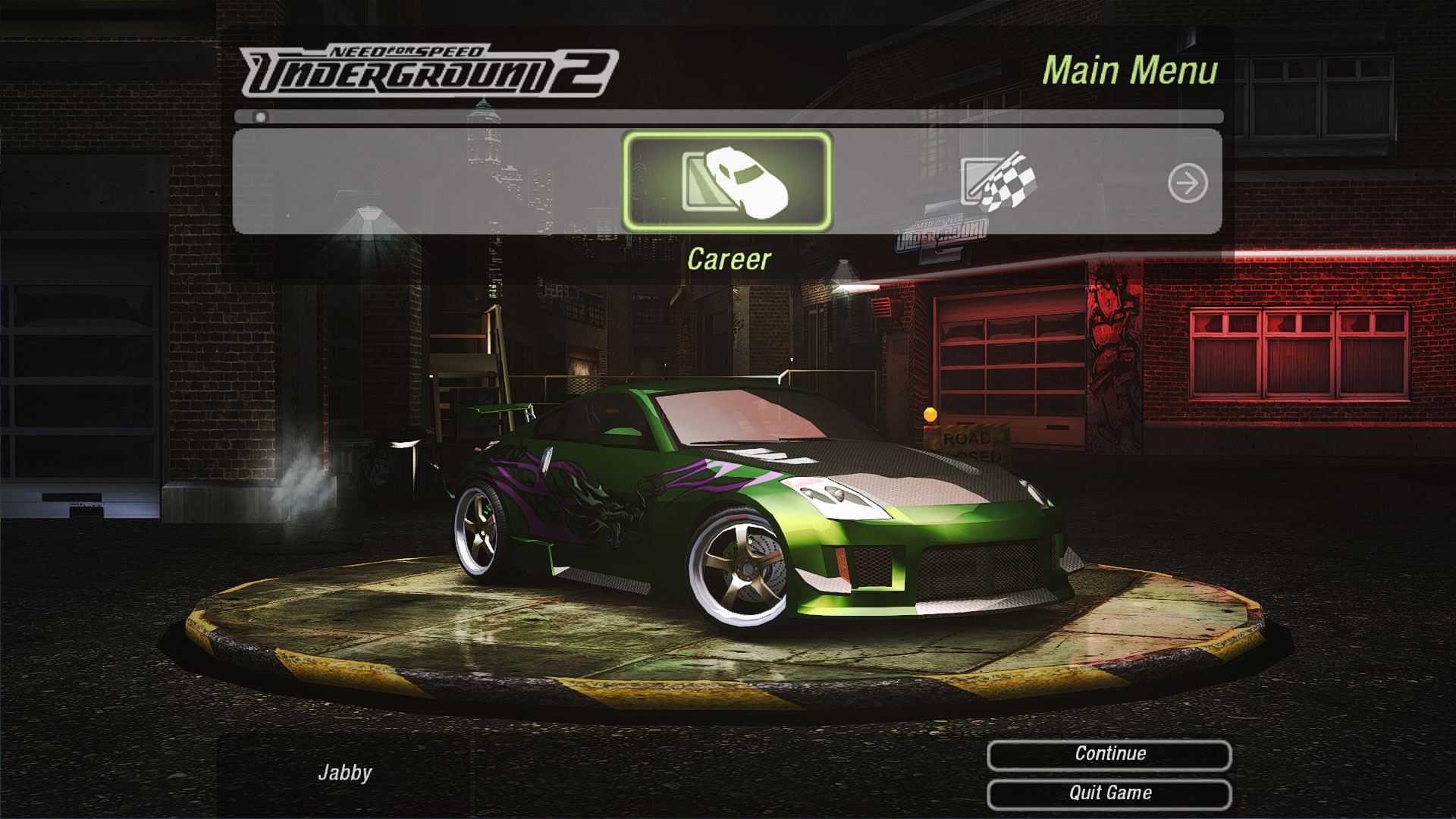Click the right arrow to scroll menu
Screen dimensions: 1456x819
coord(1187,183)
